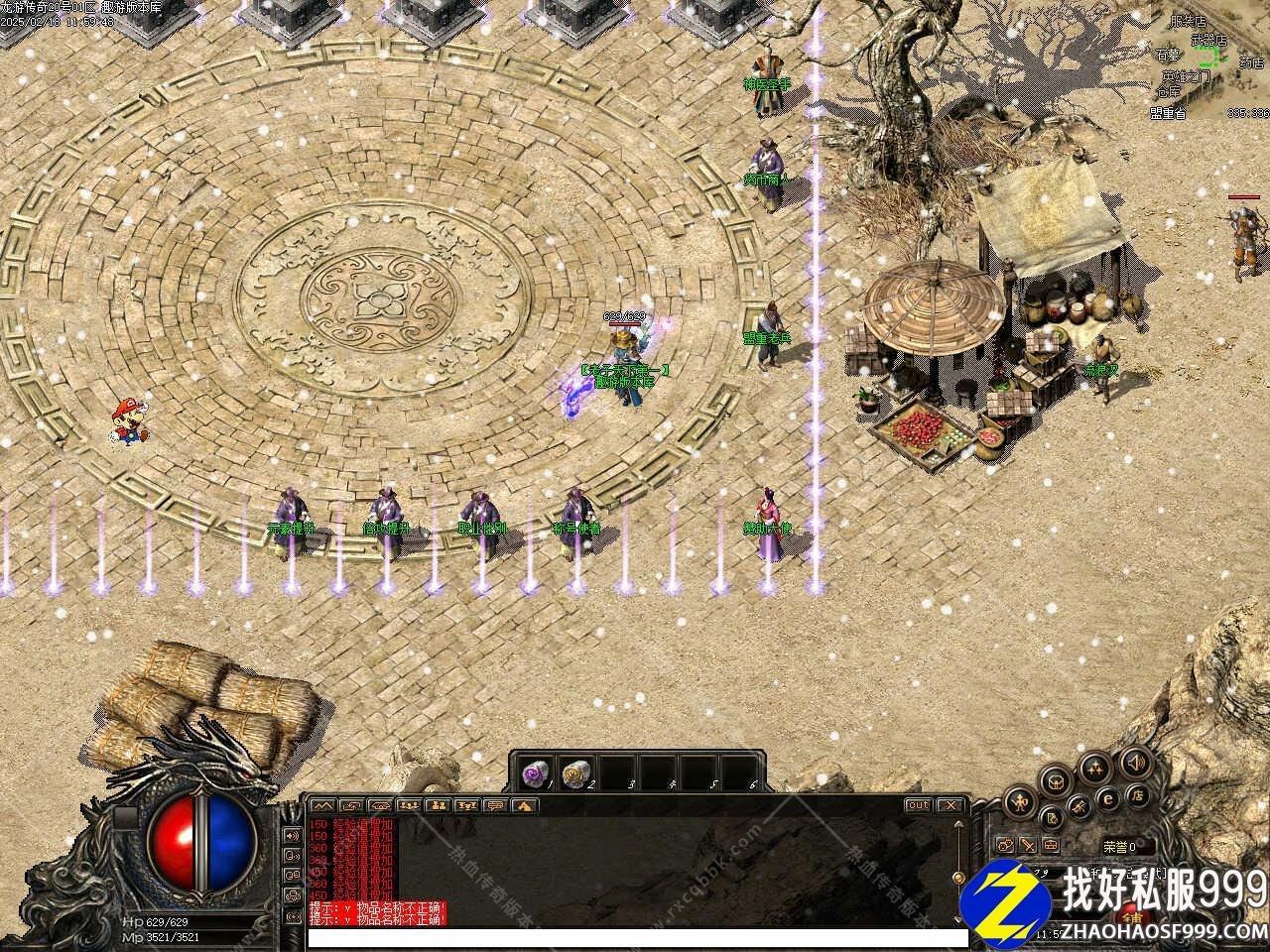The height and width of the screenshot is (952, 1270).
Task: Click the mountain-shaped chat toolbar button
Action: (322, 805)
